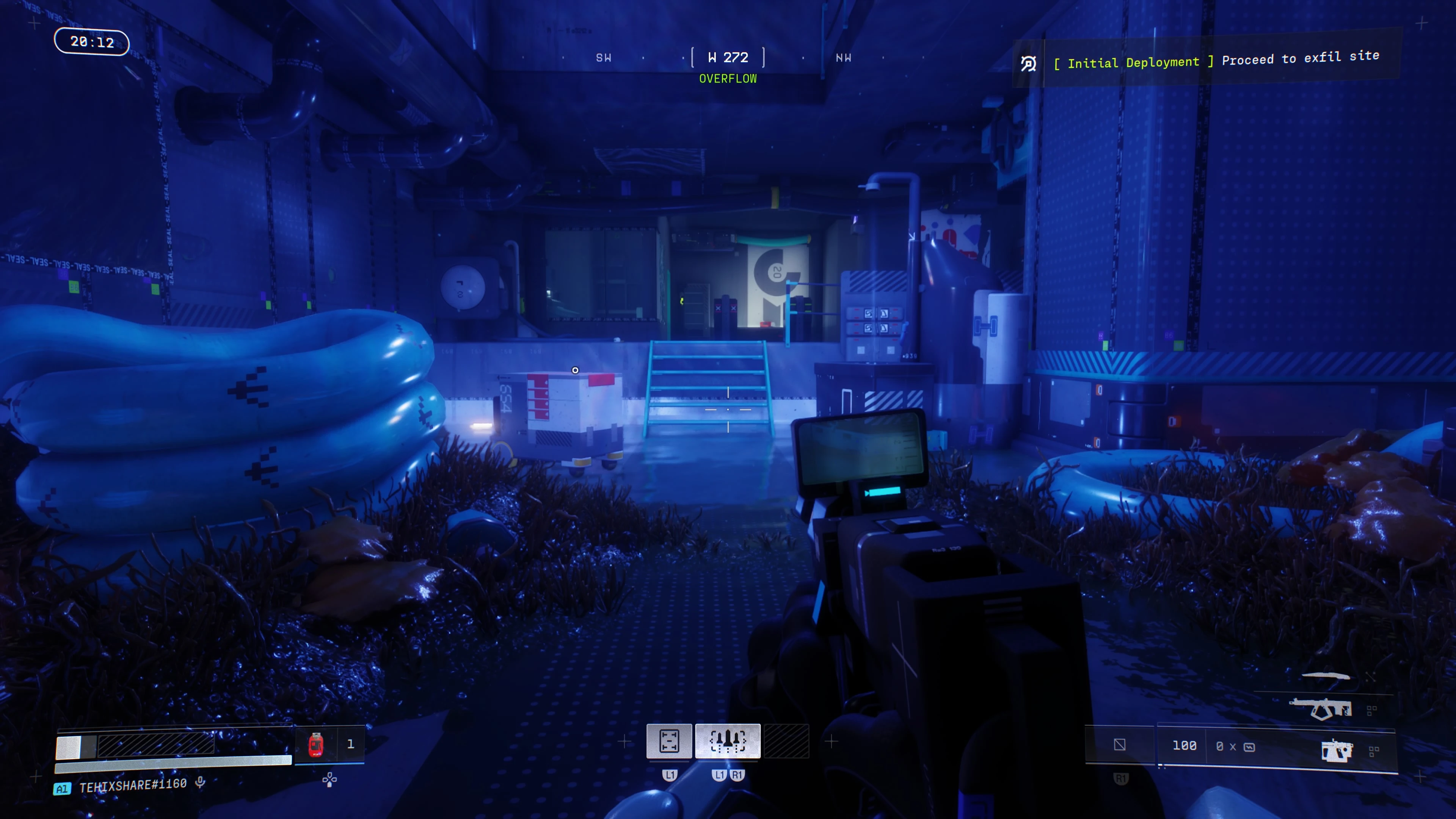Select the TEHIXSHARE#1160 player name tag

click(133, 785)
